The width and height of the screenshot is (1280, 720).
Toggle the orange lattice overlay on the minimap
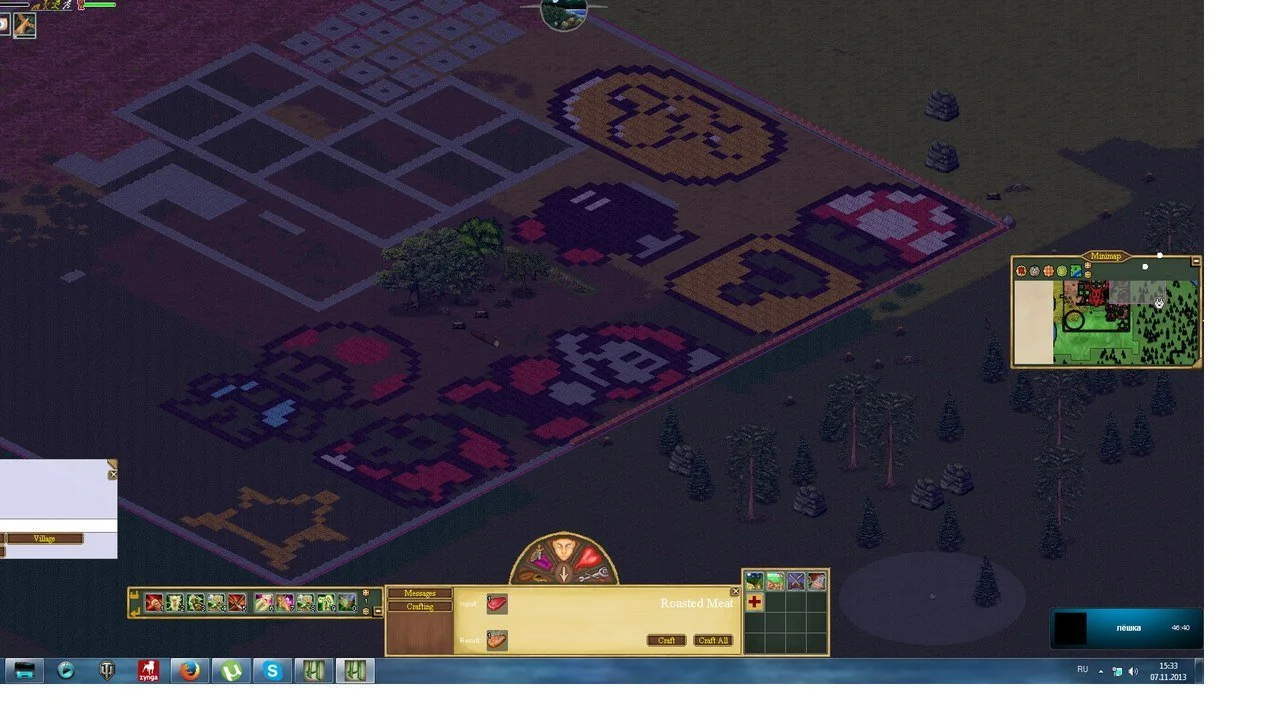[x=1048, y=270]
